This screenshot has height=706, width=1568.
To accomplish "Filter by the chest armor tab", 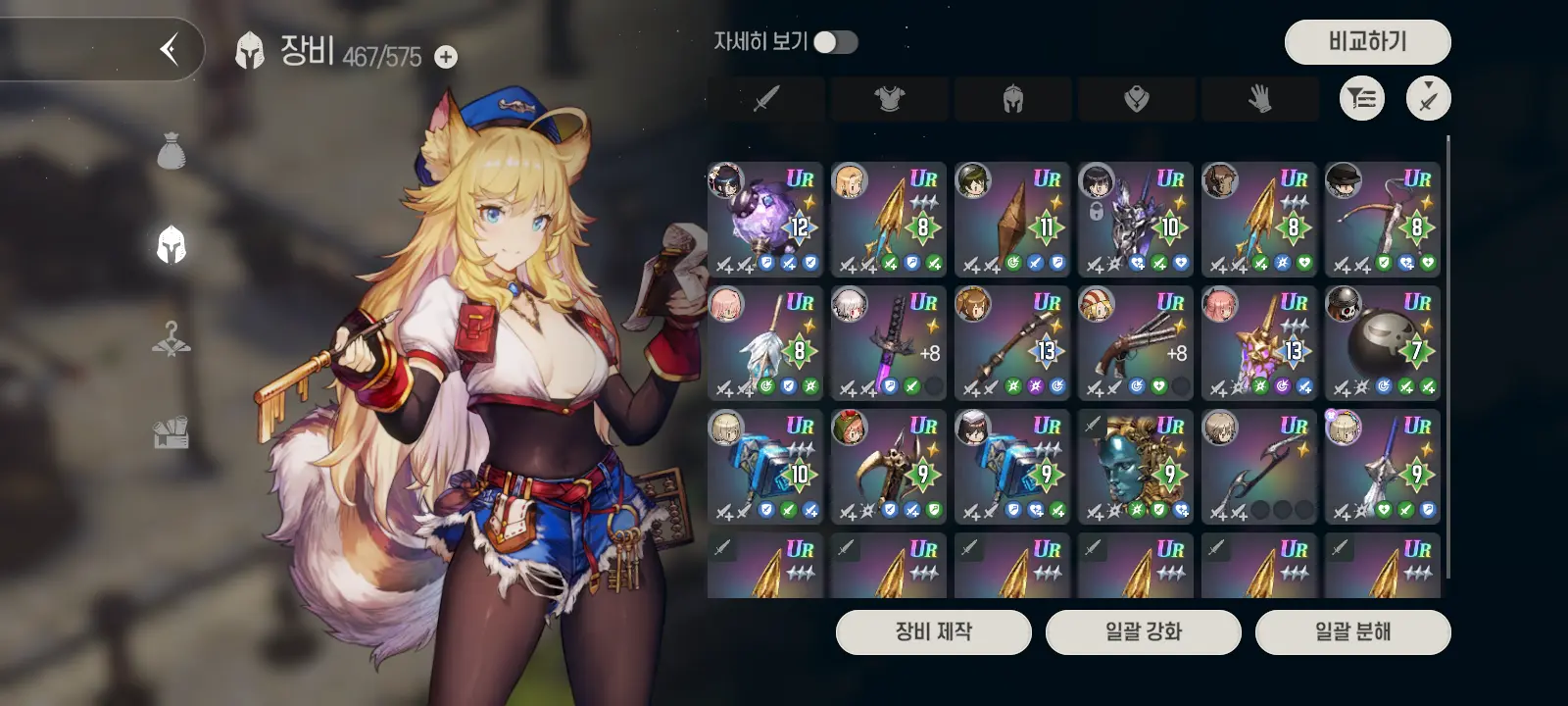I will pos(890,98).
